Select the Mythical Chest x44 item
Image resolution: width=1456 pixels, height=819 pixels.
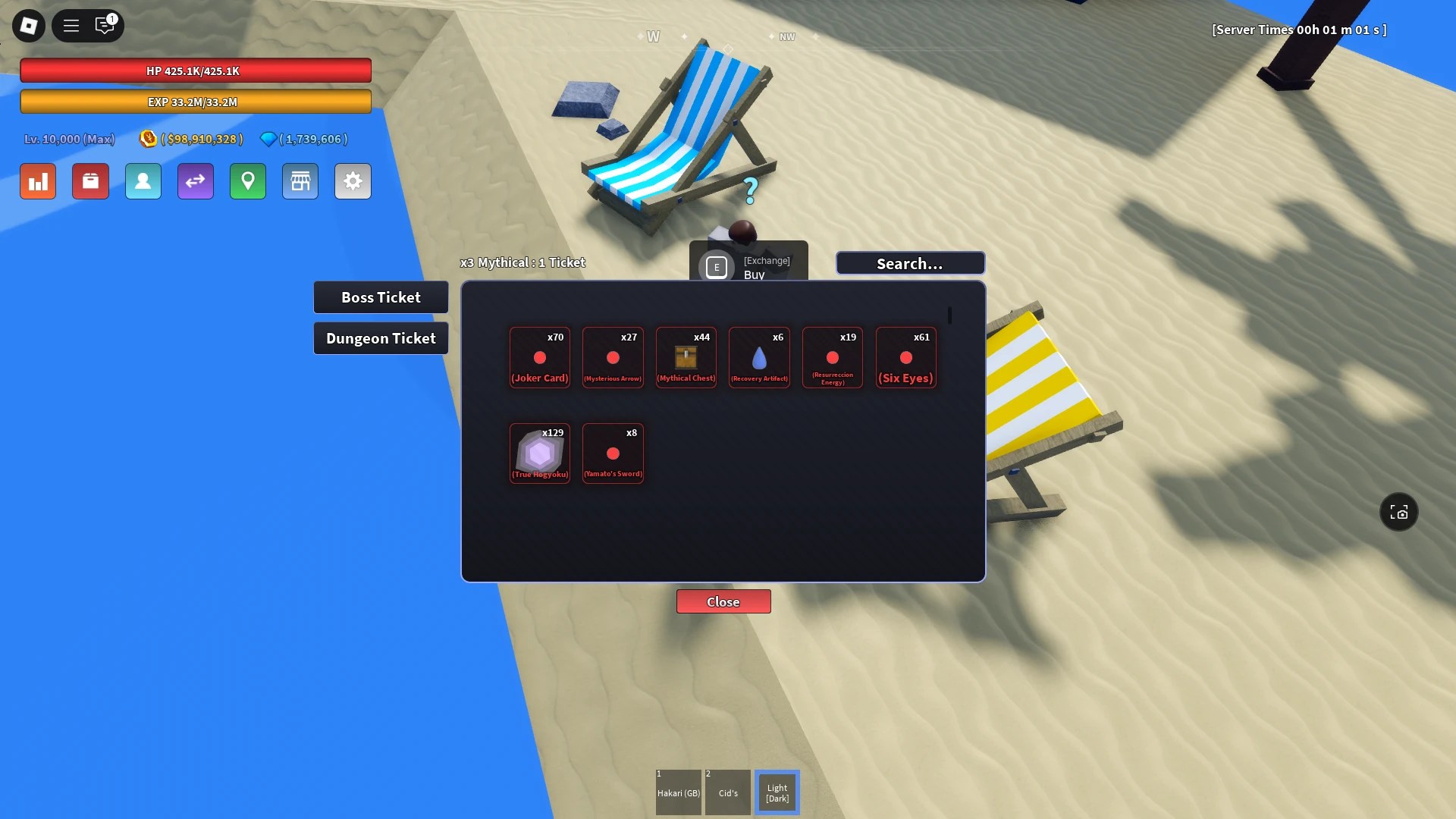(x=686, y=357)
